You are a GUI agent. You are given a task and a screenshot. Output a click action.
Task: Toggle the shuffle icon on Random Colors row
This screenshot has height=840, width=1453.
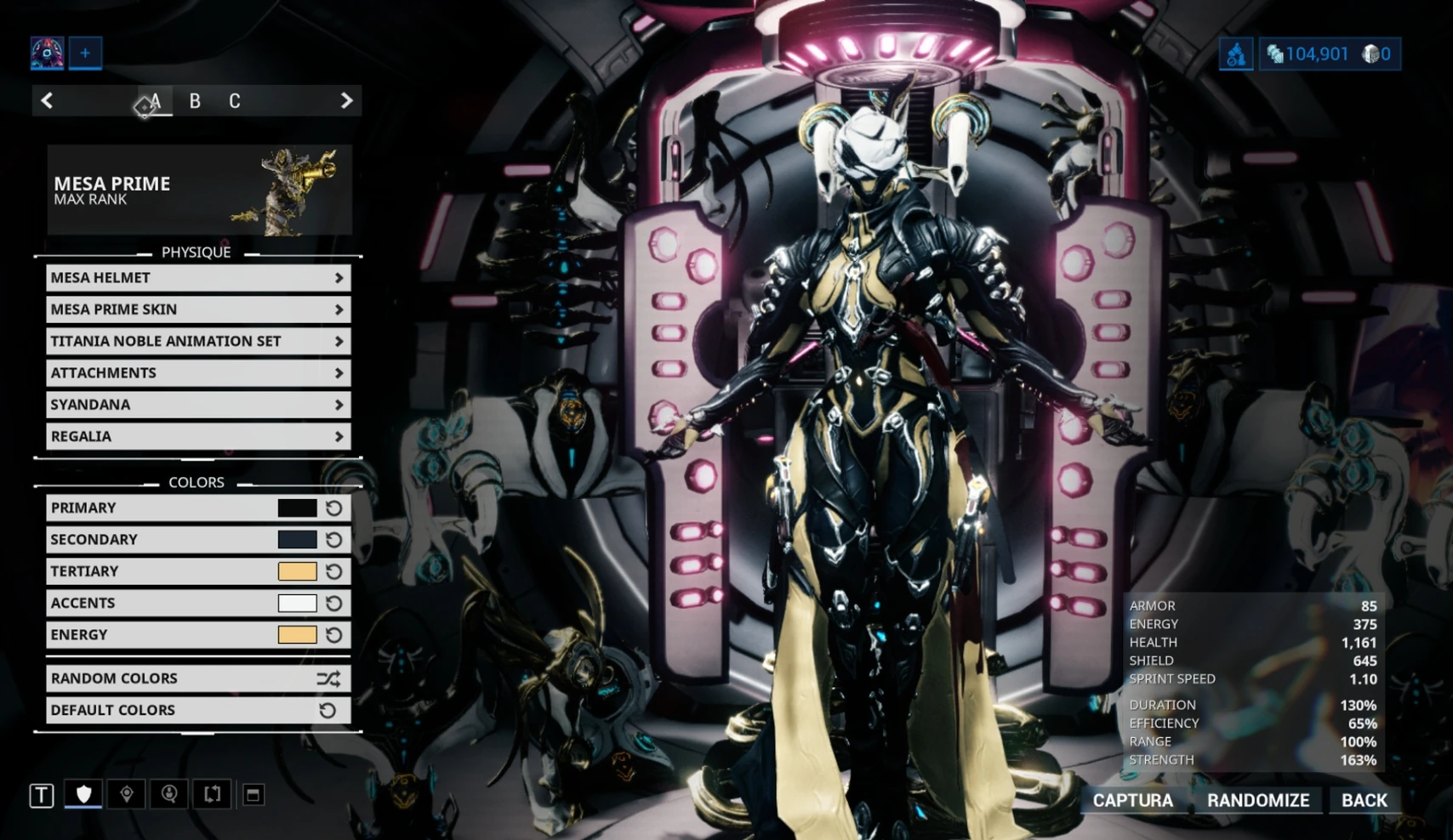coord(330,678)
